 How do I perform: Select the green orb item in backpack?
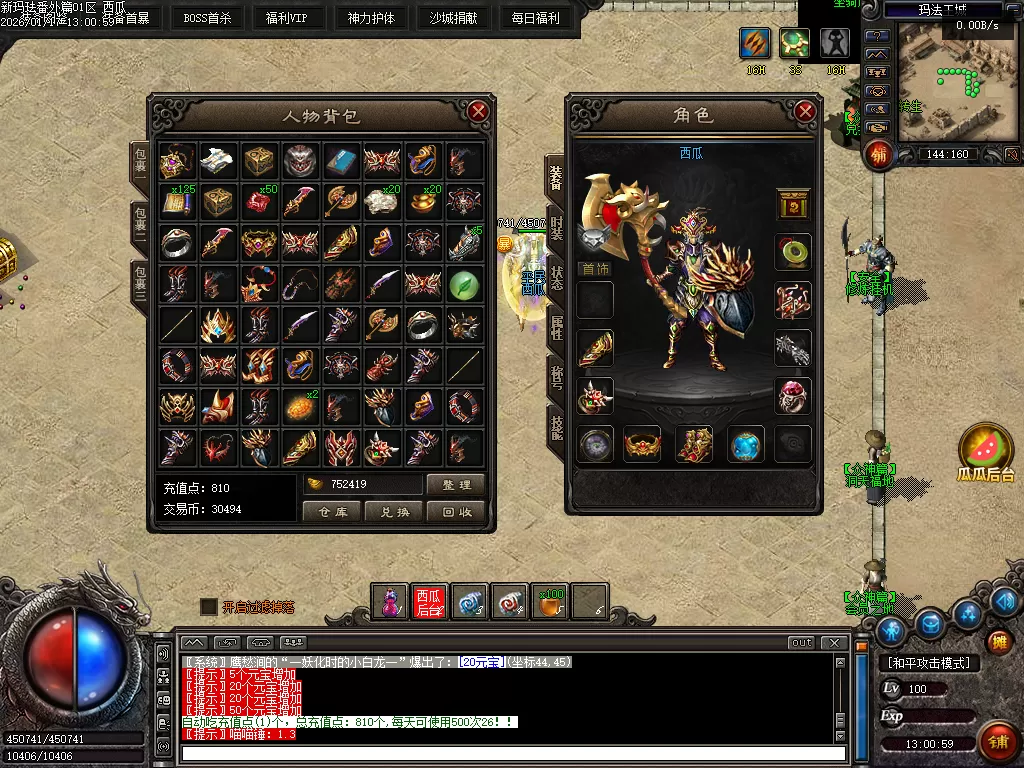coord(464,284)
